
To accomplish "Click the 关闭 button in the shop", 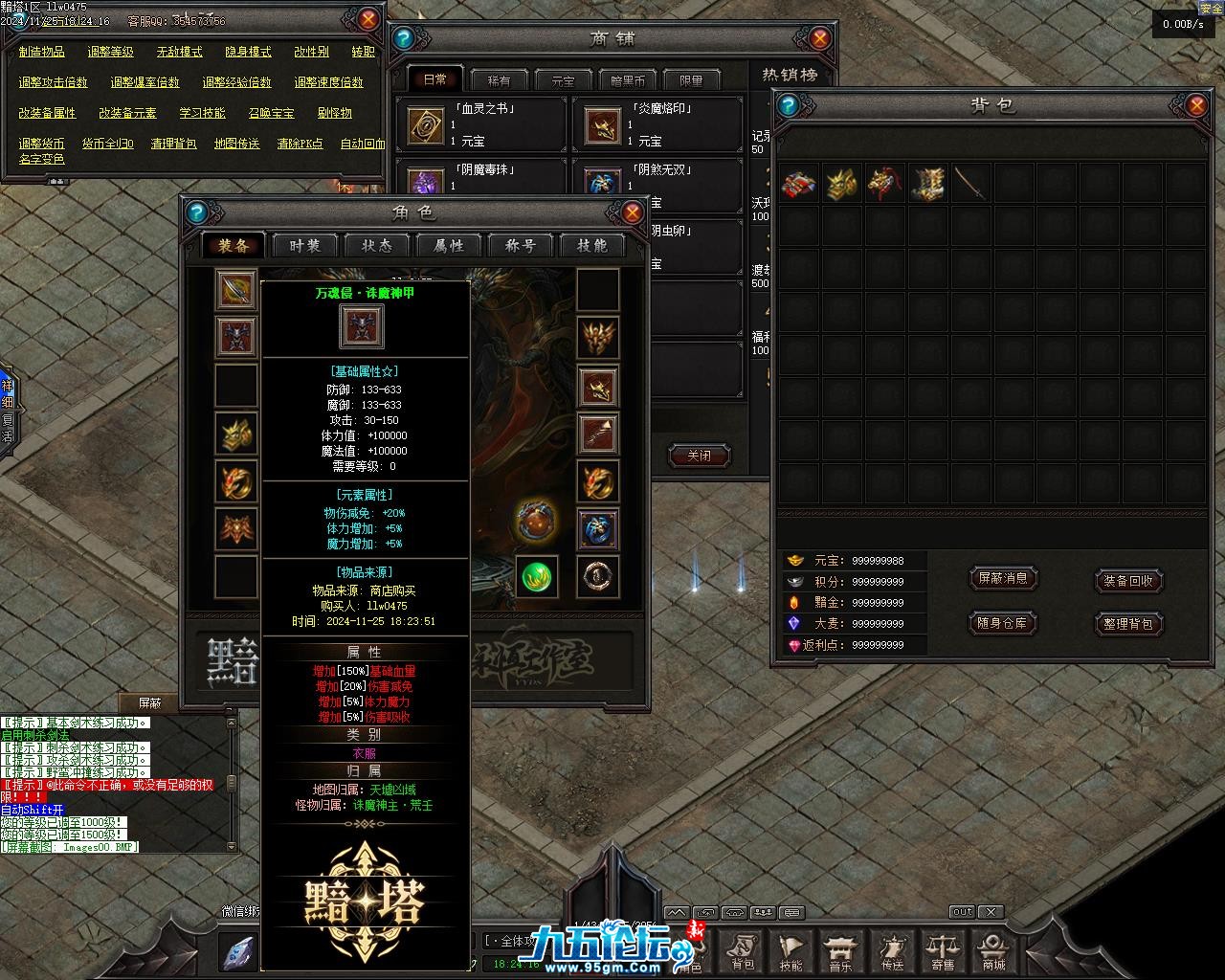I will [699, 456].
